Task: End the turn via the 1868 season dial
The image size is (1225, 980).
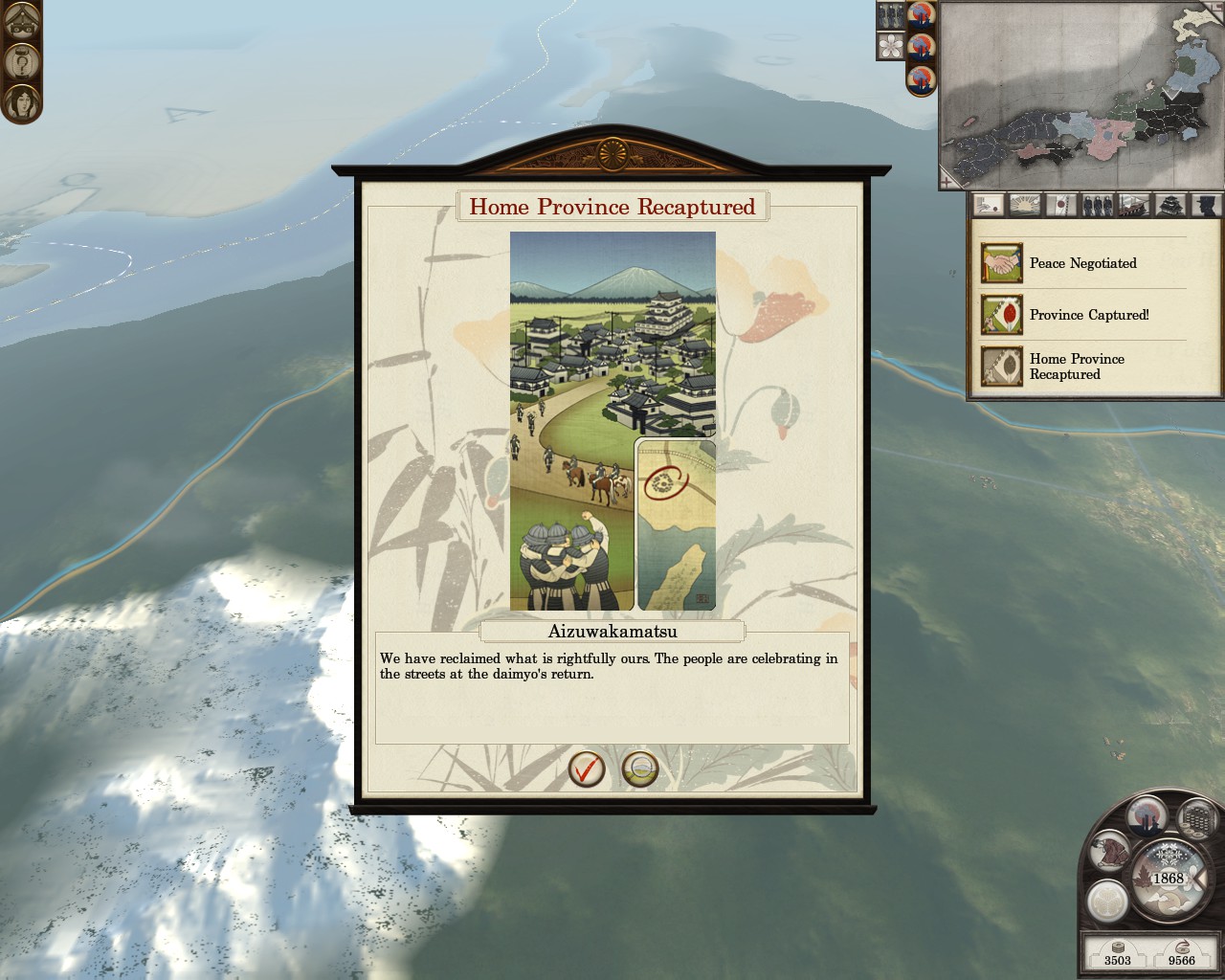Action: [x=1168, y=879]
